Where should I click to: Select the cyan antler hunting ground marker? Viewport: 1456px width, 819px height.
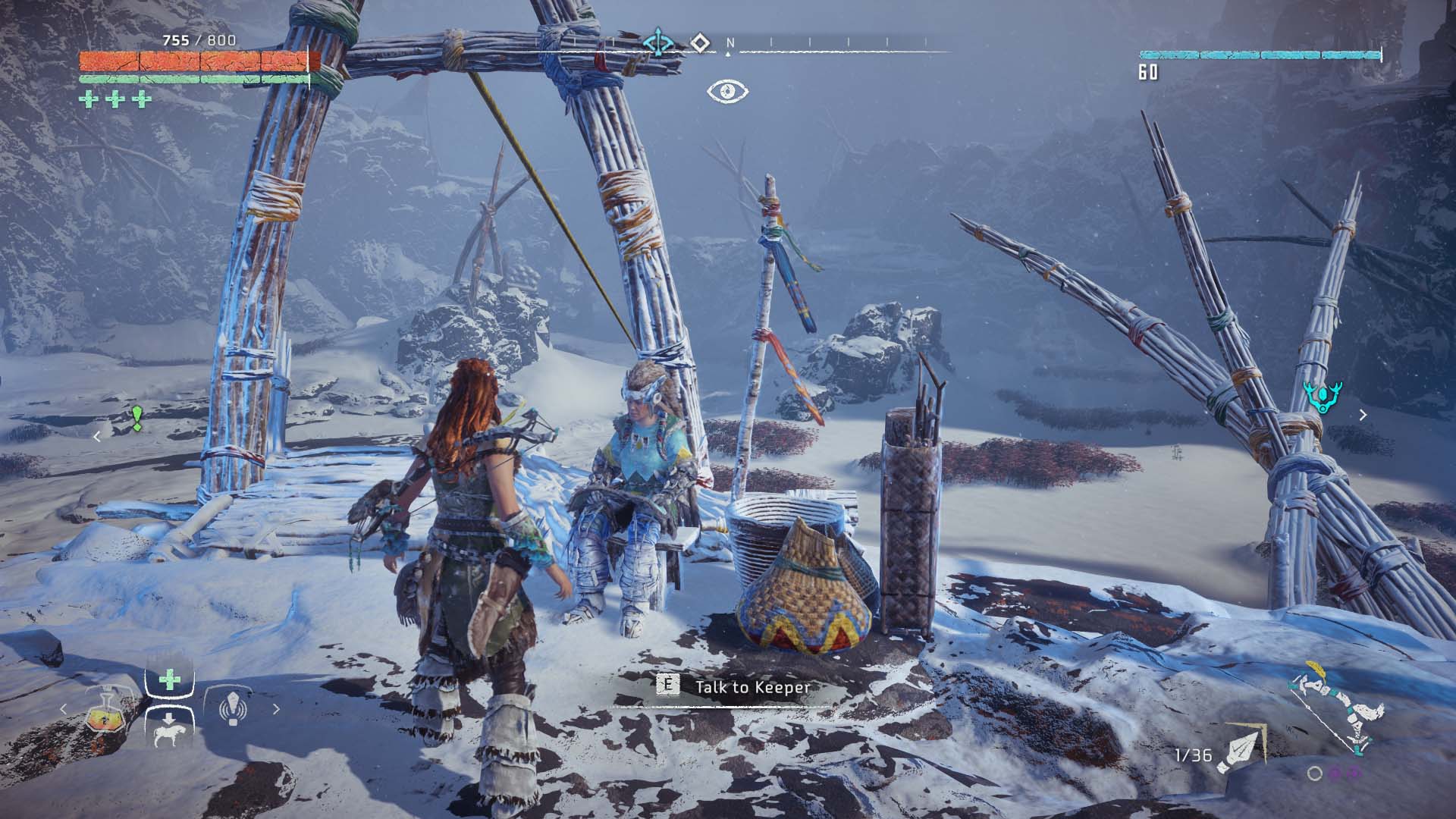(x=1323, y=397)
